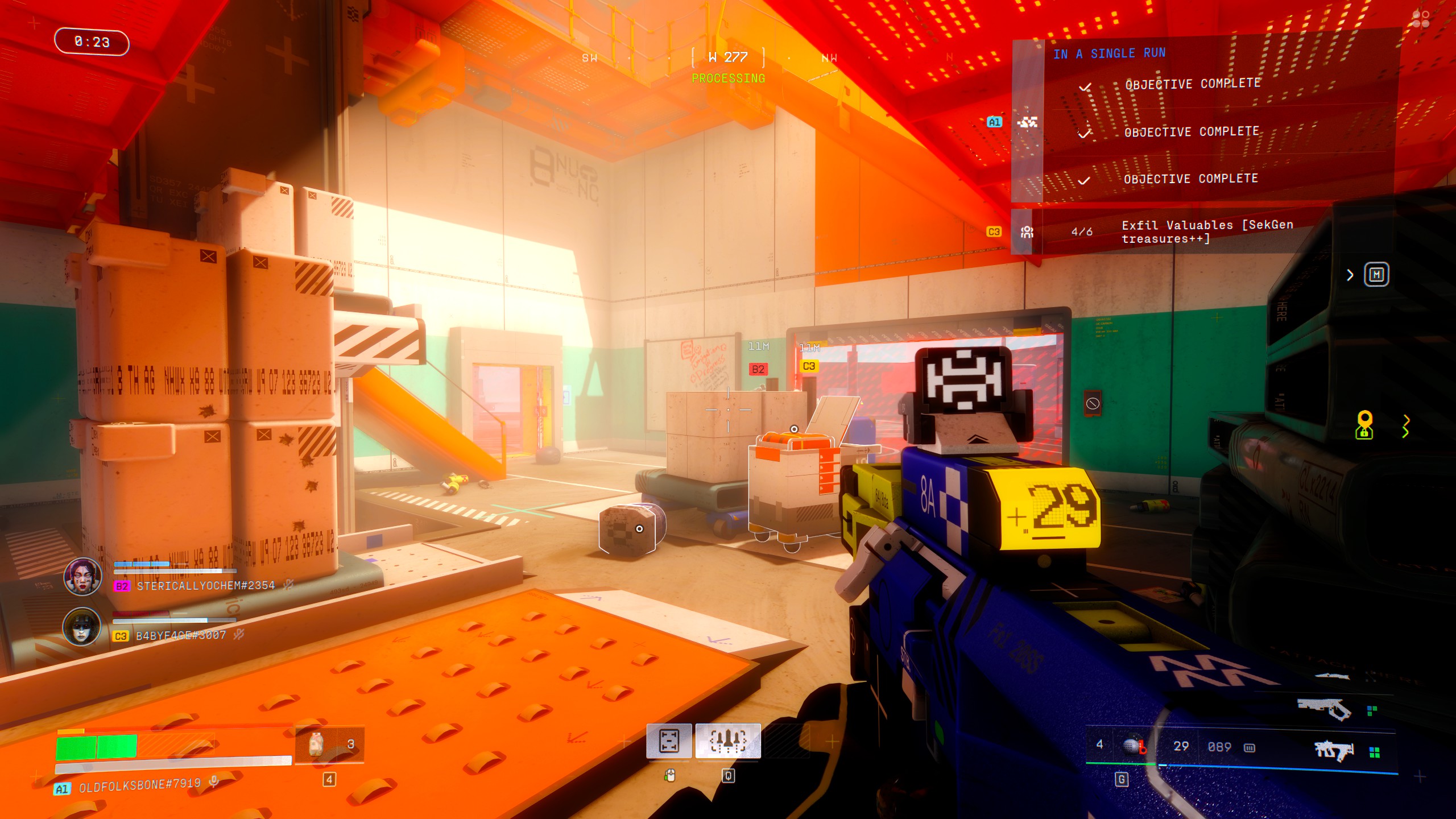Open the Exfil Valuables objective entry

click(1207, 232)
